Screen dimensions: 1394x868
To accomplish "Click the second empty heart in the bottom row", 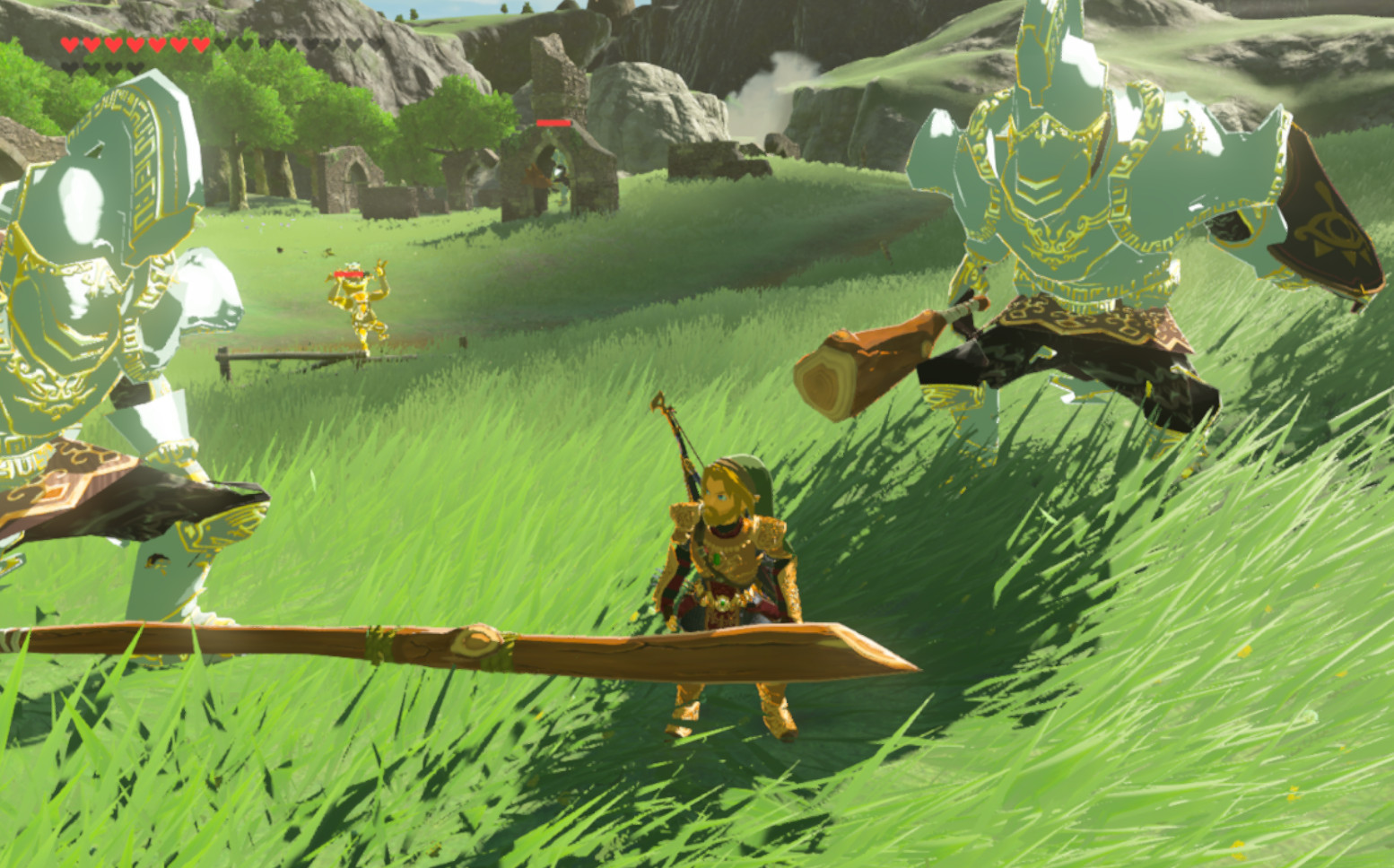I will [x=91, y=66].
